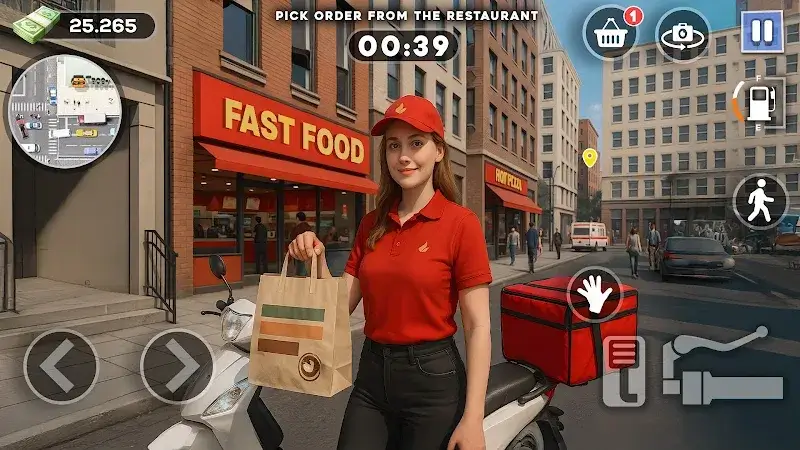Tap the hand interact button
This screenshot has height=450, width=800.
tap(596, 295)
